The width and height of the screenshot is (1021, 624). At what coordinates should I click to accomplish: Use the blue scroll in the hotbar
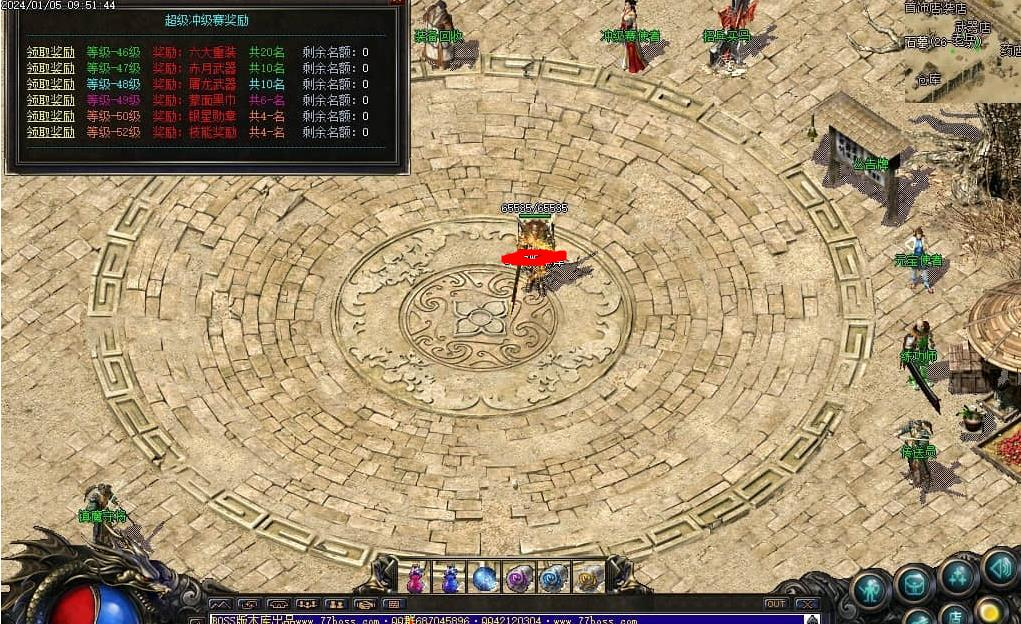(553, 578)
